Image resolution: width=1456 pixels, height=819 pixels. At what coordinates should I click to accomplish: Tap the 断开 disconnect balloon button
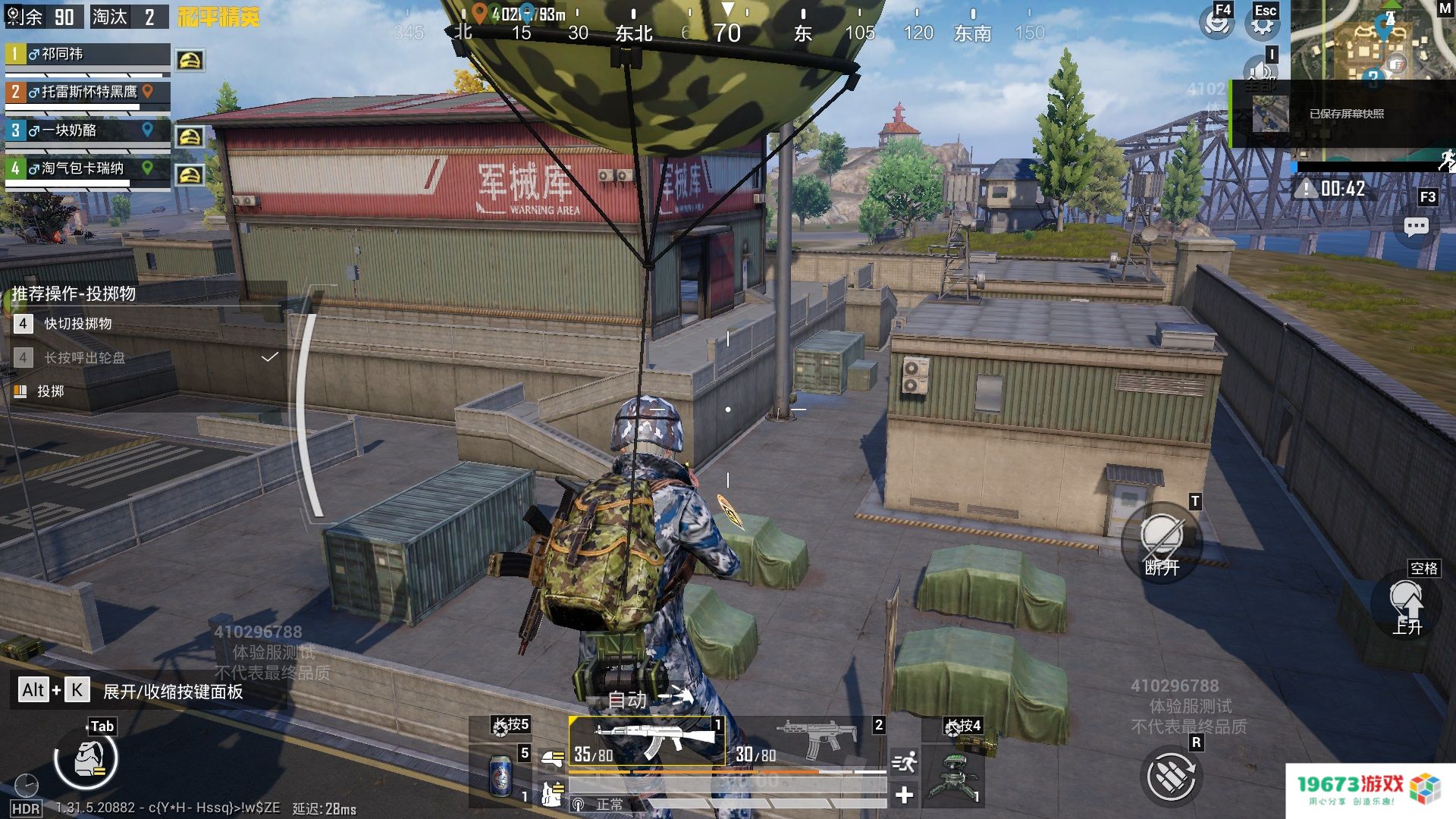1162,541
